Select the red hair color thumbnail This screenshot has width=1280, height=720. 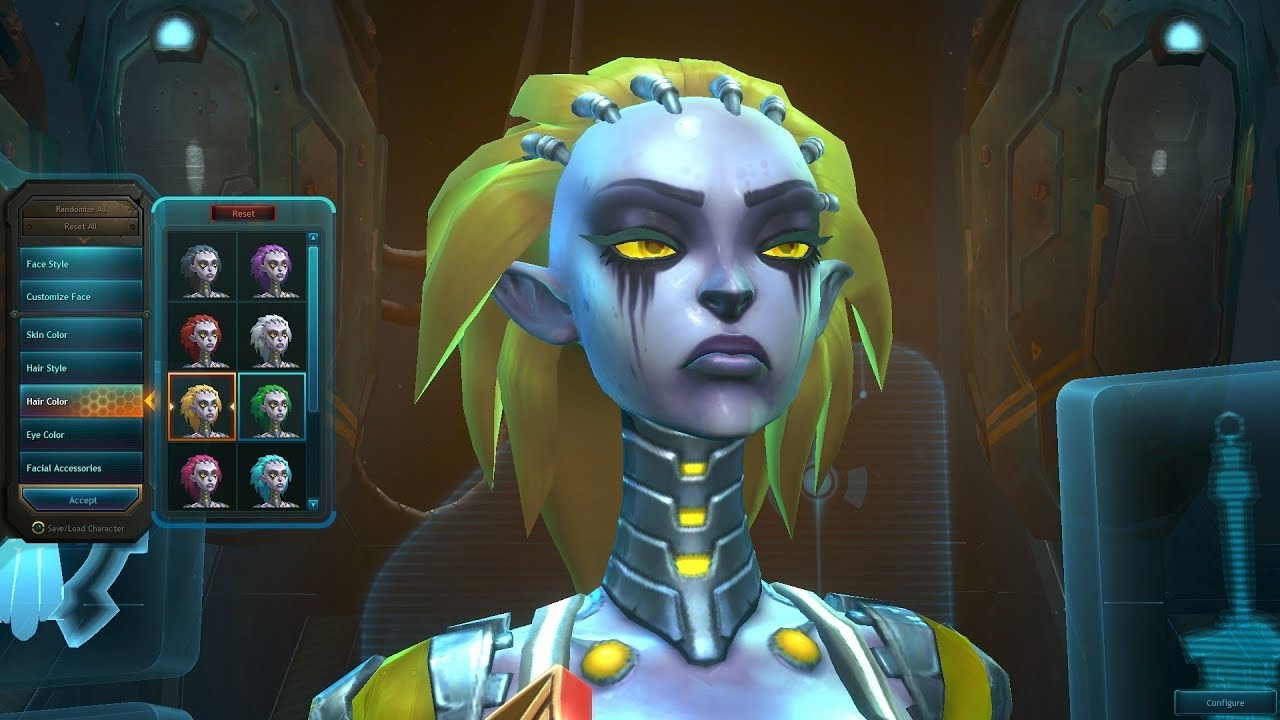coord(203,338)
